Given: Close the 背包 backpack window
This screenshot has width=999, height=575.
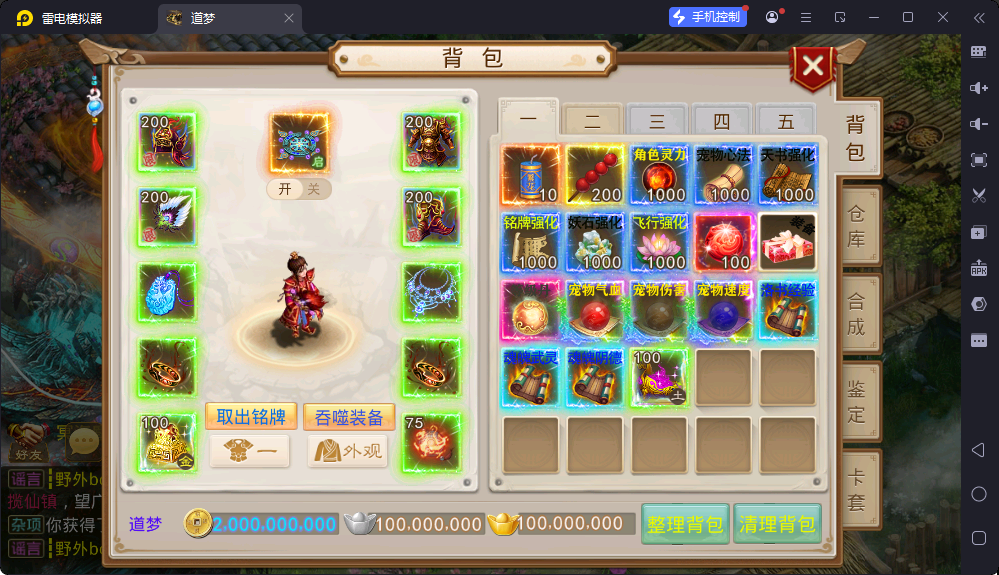Looking at the screenshot, I should (x=813, y=67).
